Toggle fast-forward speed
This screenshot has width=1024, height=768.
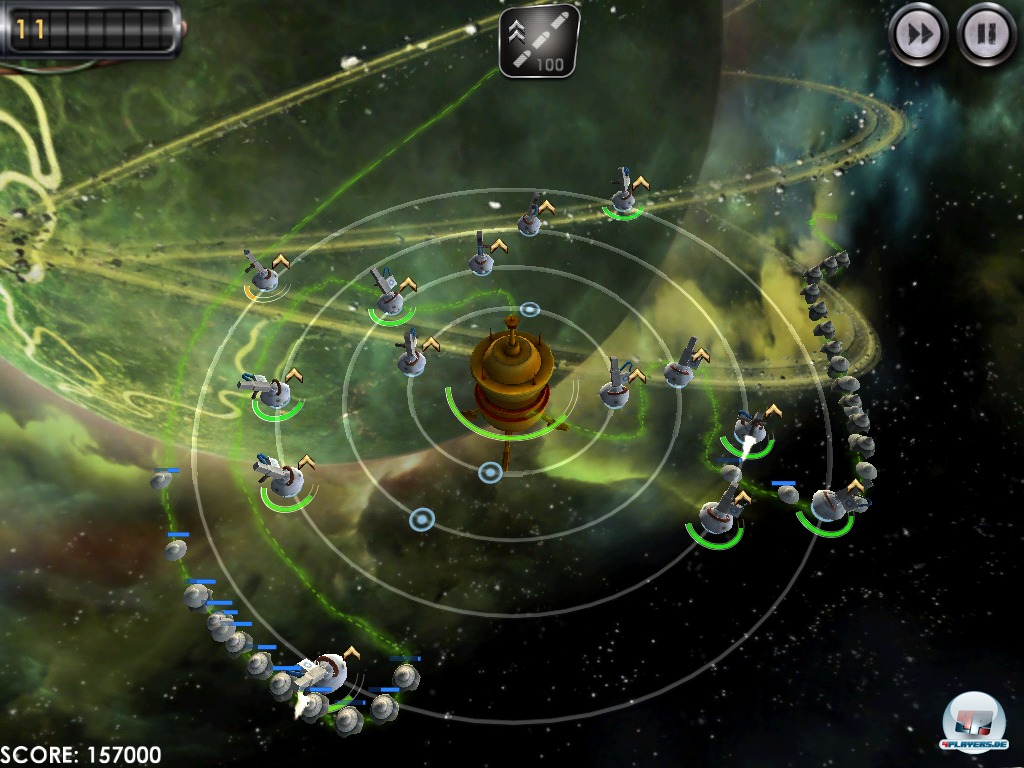point(919,35)
